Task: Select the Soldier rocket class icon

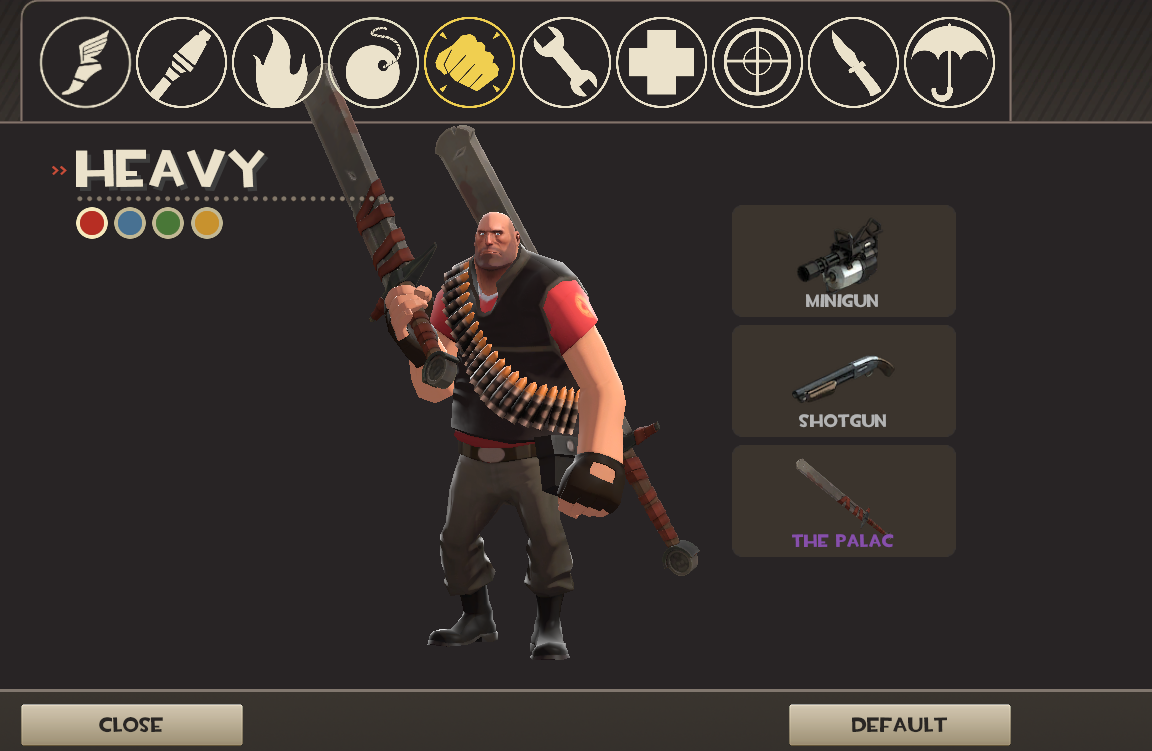Action: [181, 62]
